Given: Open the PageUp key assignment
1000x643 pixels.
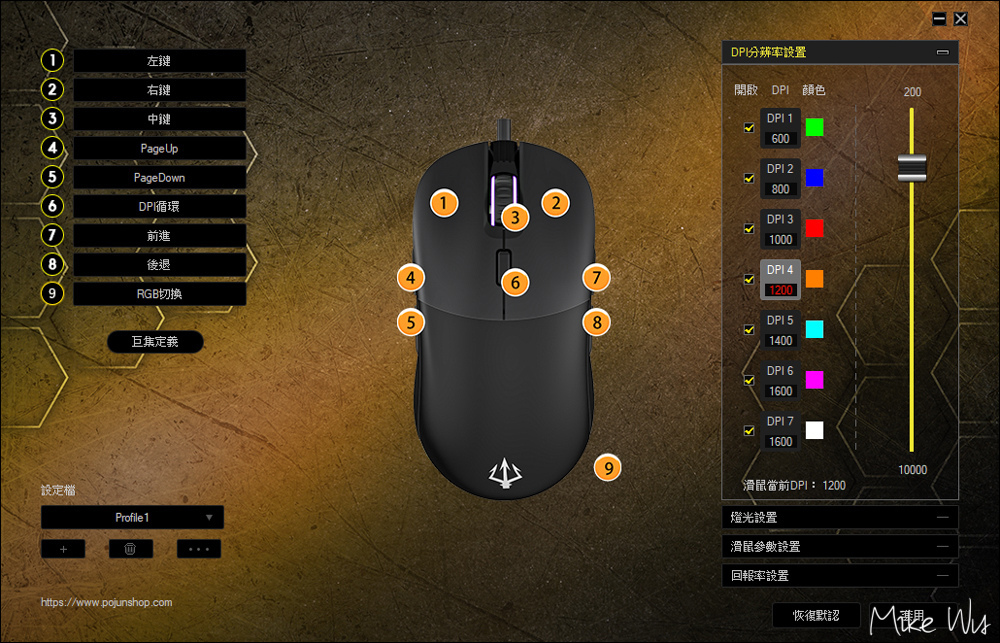Looking at the screenshot, I should click(159, 148).
